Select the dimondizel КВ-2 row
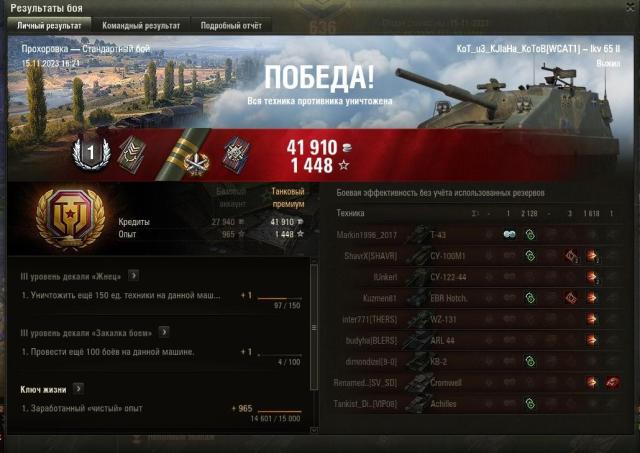Image resolution: width=640 pixels, height=453 pixels. 470,362
